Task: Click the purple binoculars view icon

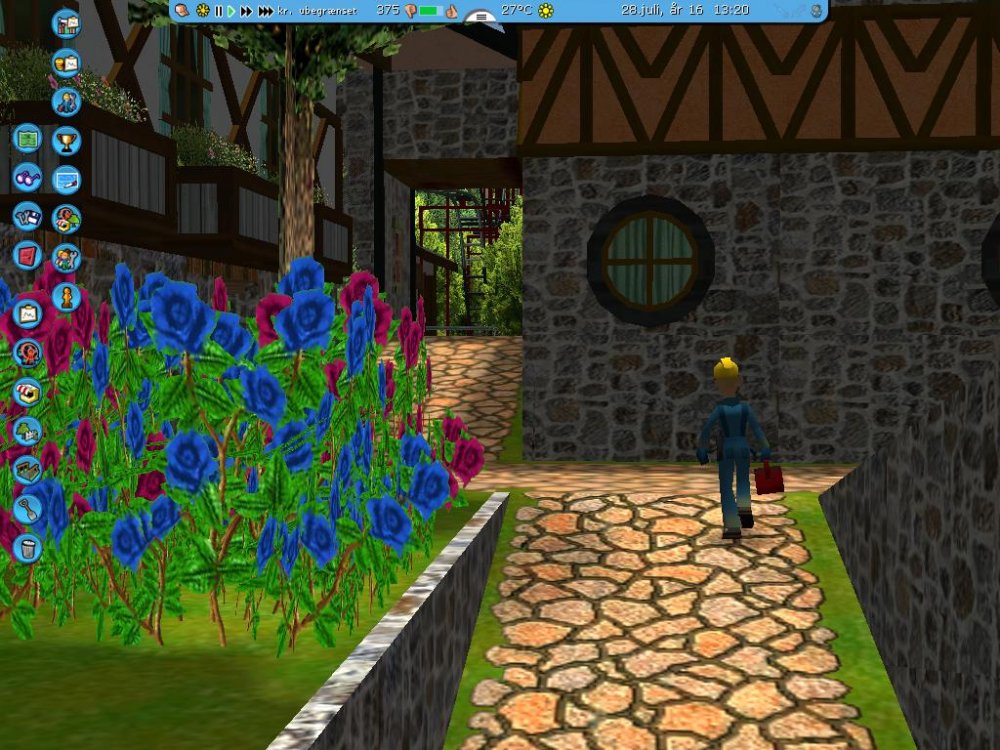Action: (27, 177)
